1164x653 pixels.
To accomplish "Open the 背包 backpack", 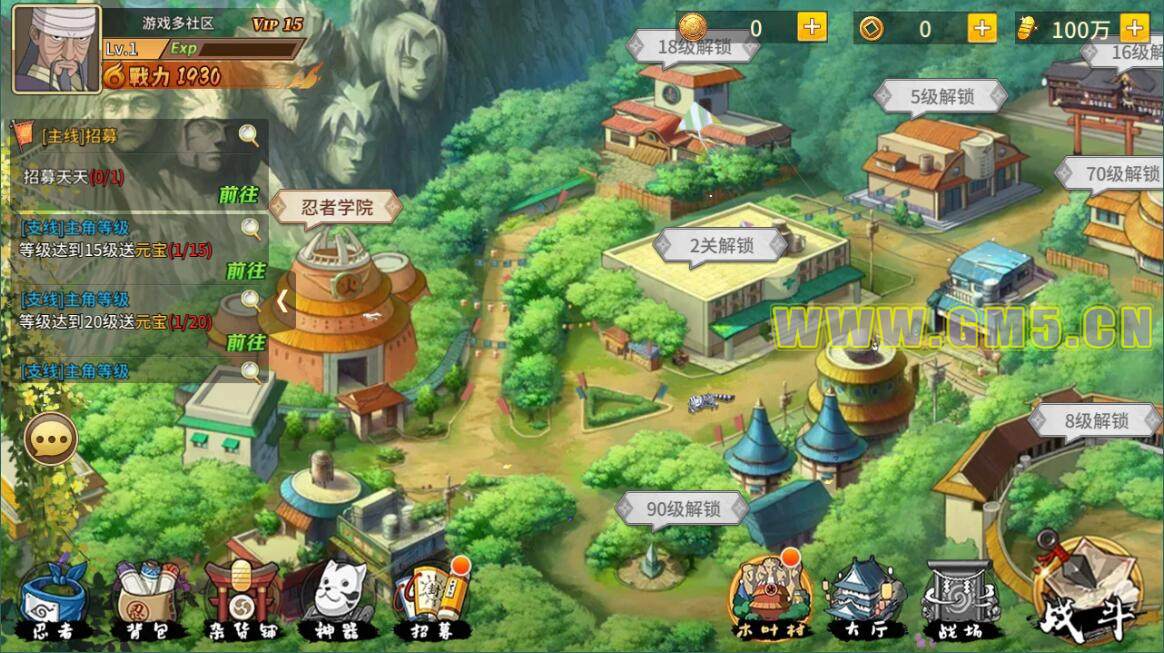I will (146, 600).
